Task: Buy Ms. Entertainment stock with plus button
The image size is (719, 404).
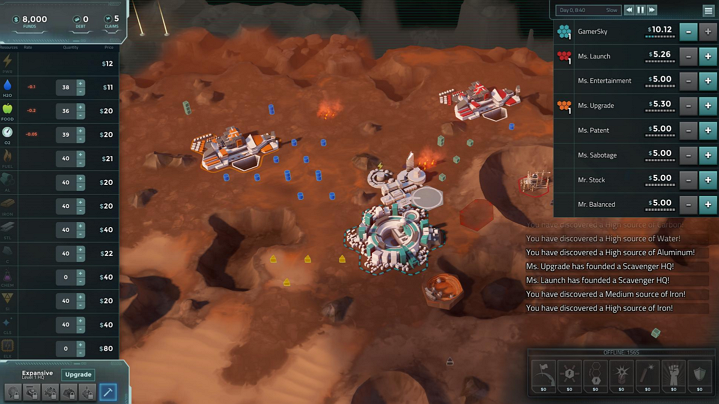Action: coord(708,81)
